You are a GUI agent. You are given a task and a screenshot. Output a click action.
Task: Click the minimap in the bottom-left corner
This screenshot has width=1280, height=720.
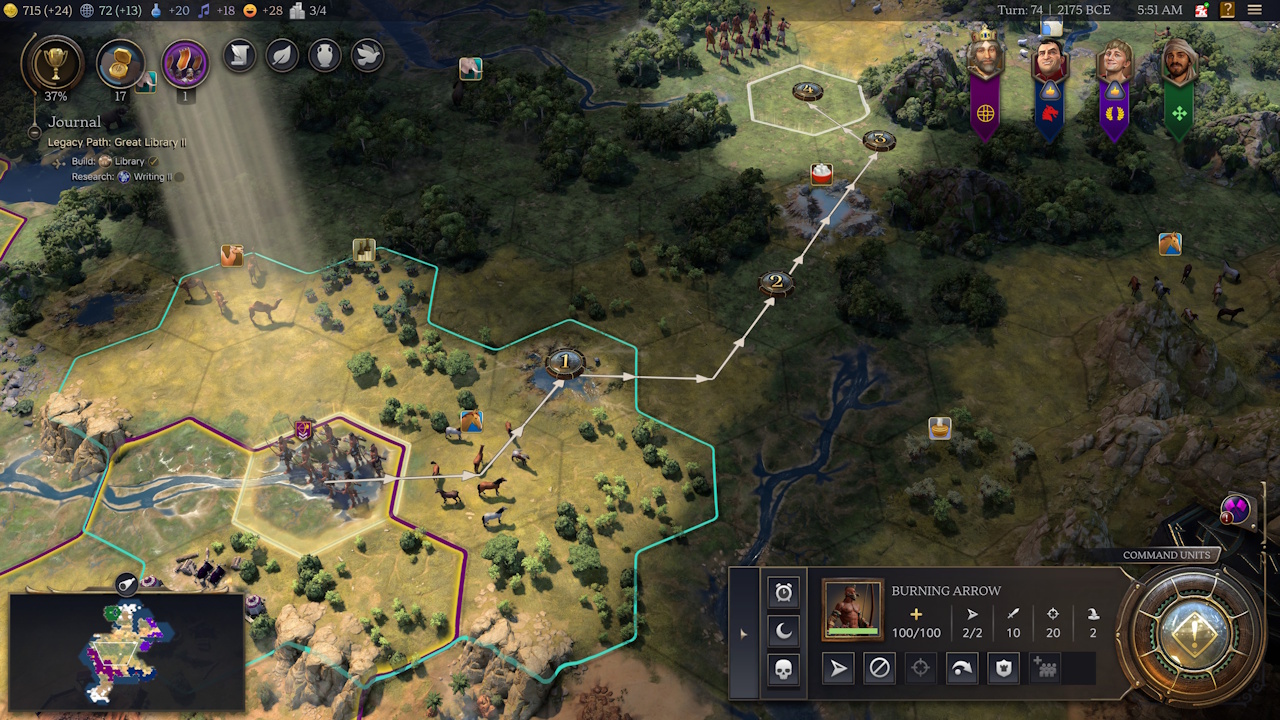pyautogui.click(x=125, y=650)
